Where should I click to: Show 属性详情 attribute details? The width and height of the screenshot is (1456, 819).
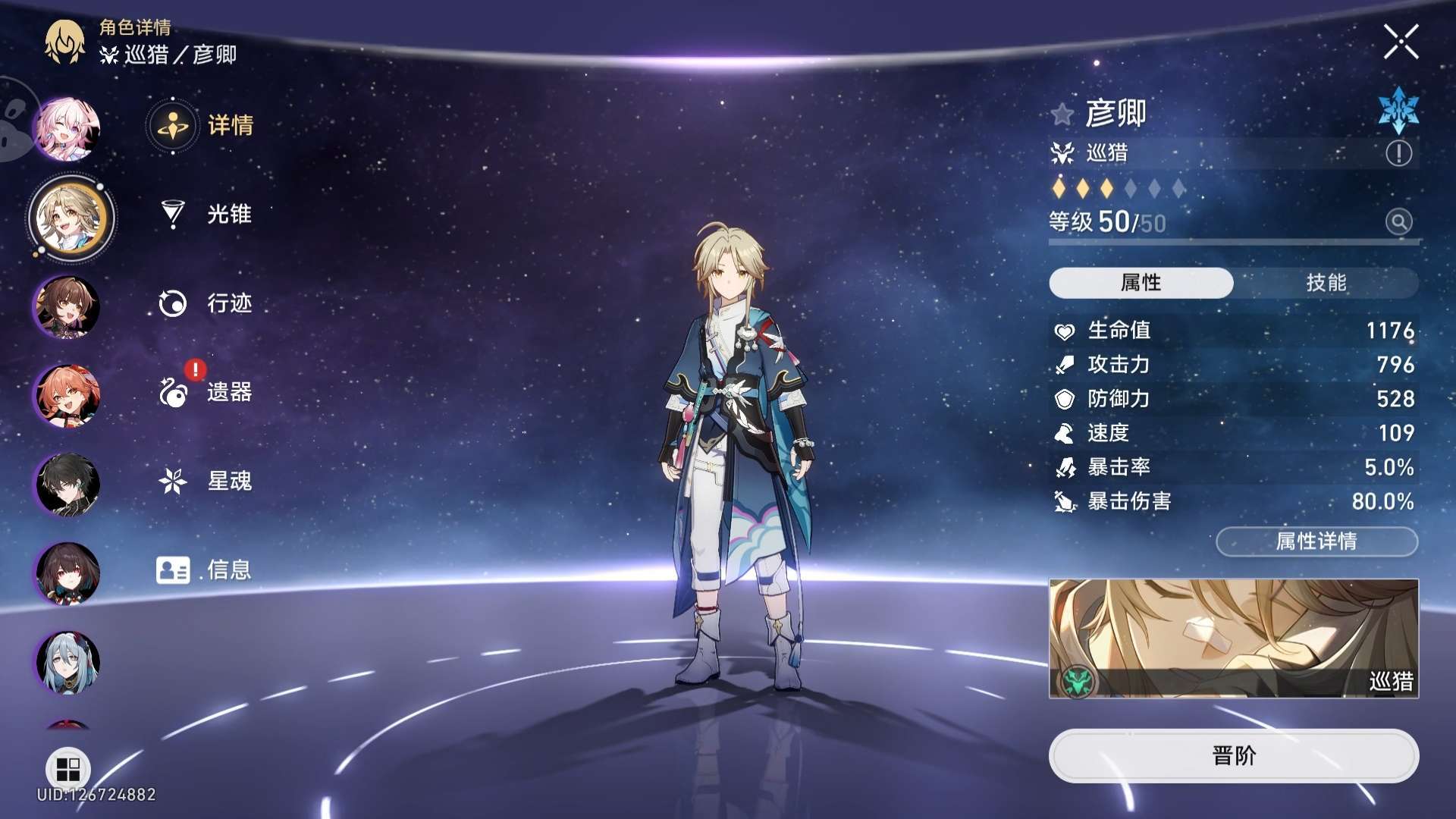1316,541
